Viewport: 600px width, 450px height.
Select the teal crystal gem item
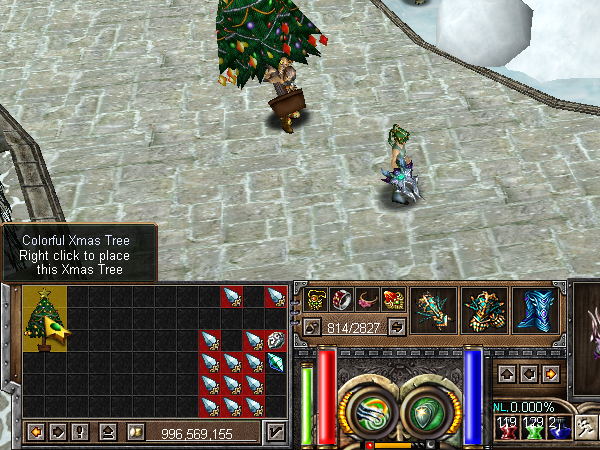pyautogui.click(x=276, y=362)
